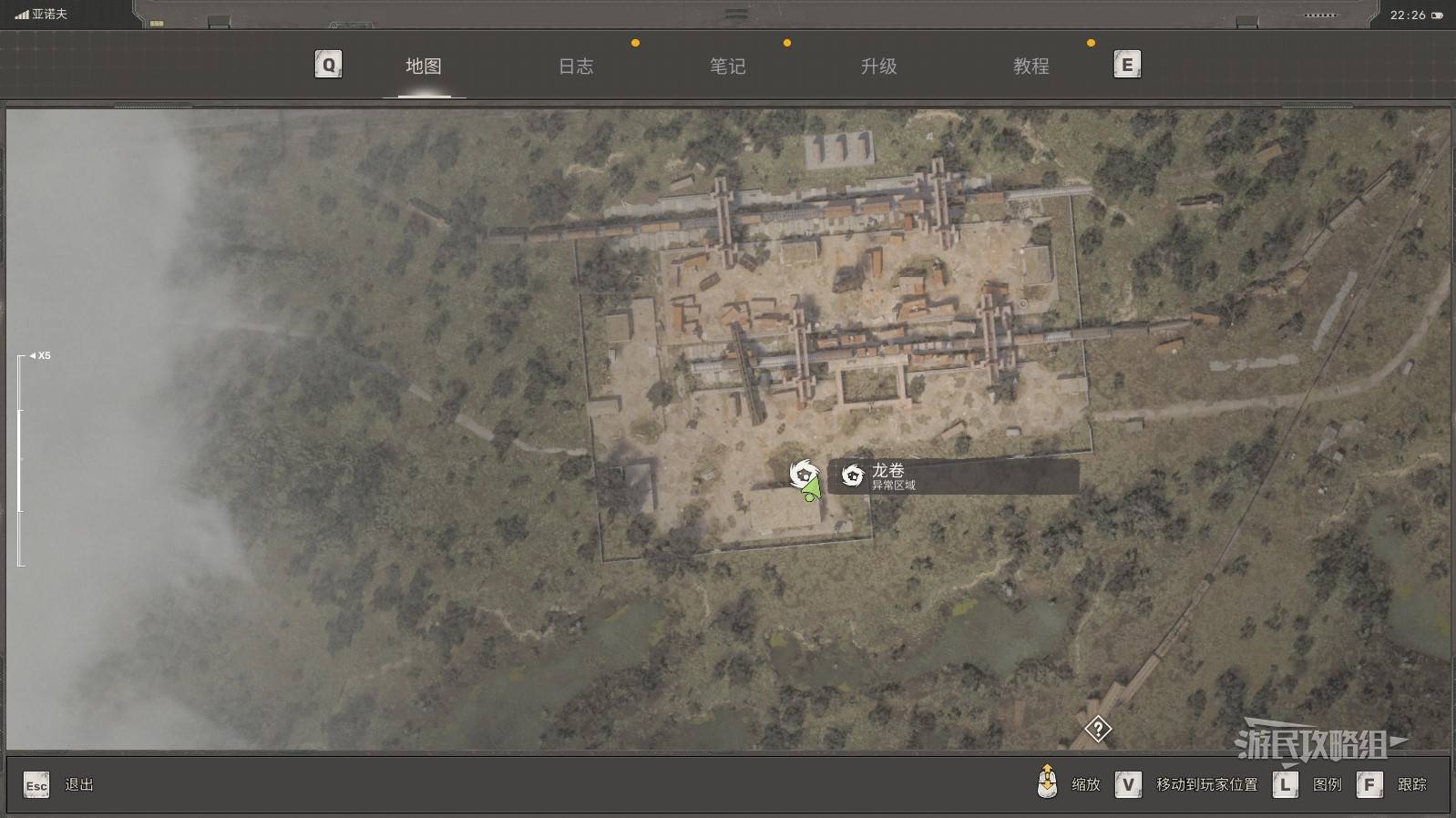Click the question mark diamond map marker
This screenshot has width=1456, height=818.
point(1098,729)
